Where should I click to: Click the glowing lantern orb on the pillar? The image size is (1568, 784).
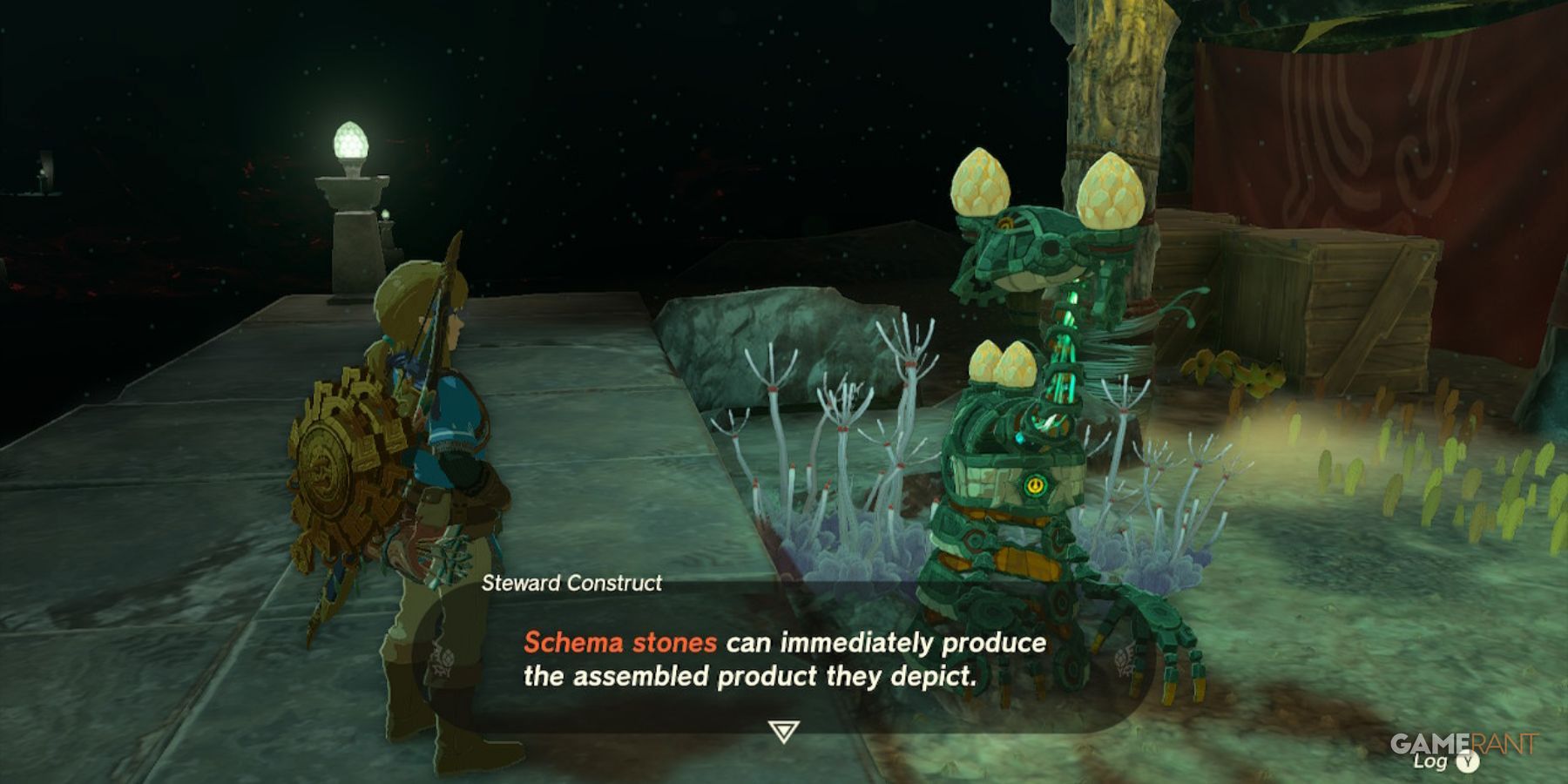[351, 139]
